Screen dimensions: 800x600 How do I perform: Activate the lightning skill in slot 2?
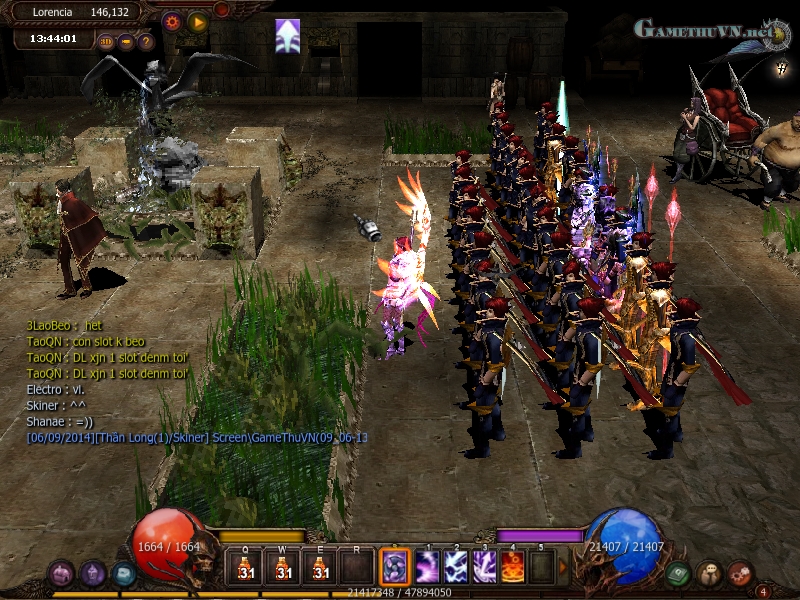457,568
